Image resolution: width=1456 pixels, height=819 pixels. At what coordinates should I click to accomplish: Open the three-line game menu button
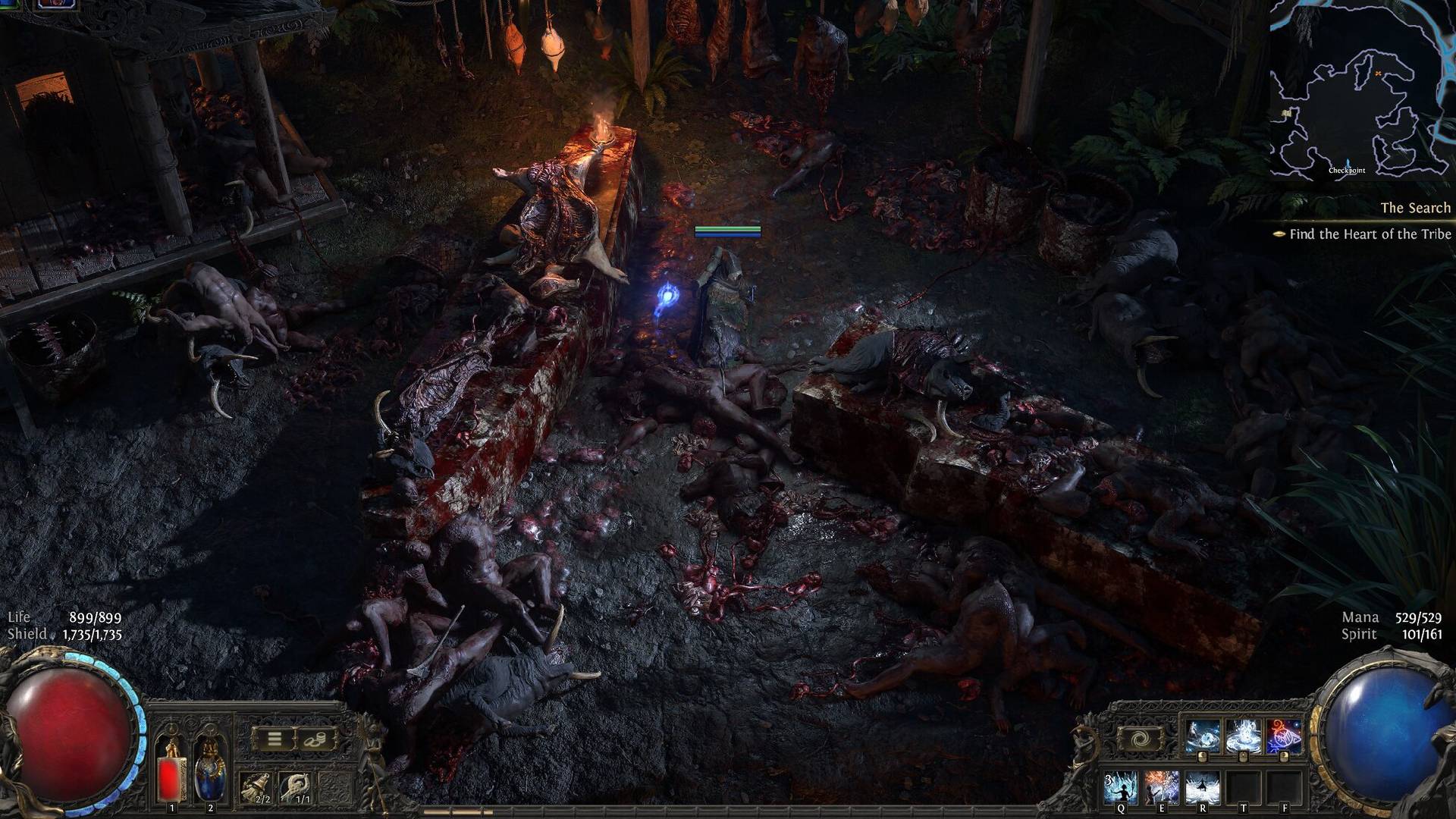(275, 739)
